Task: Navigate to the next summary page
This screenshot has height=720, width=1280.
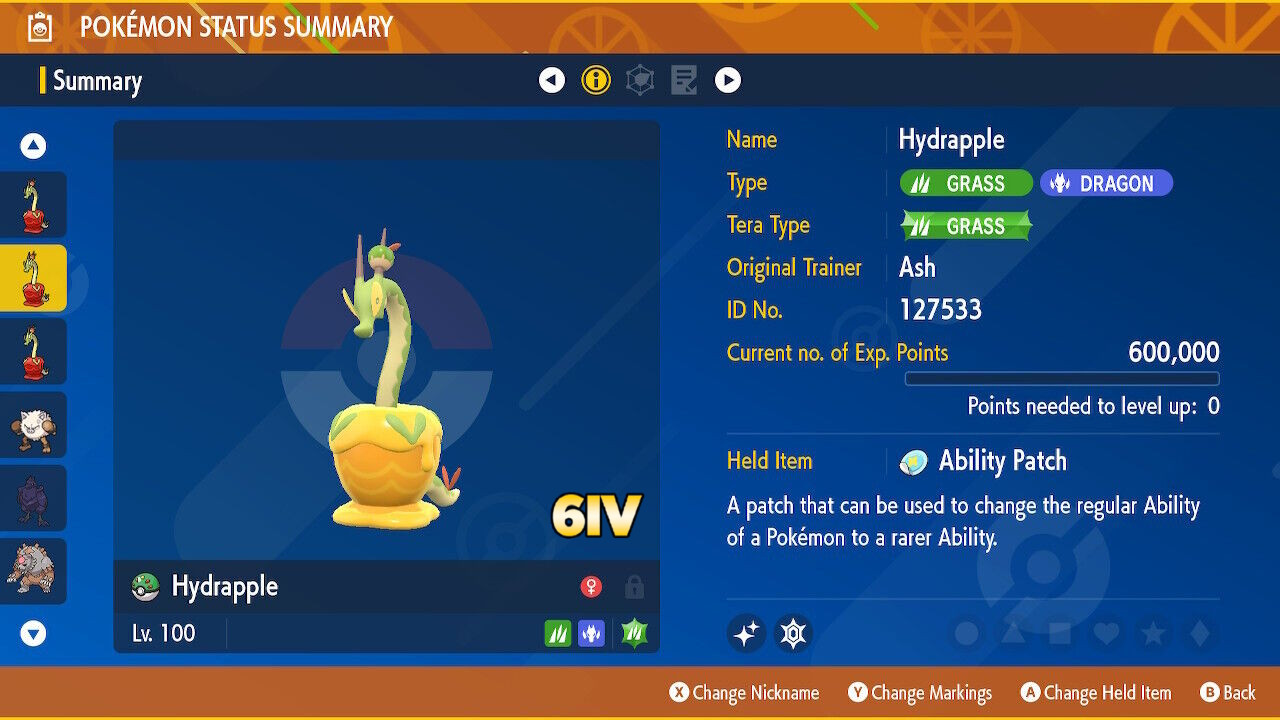Action: pyautogui.click(x=727, y=79)
